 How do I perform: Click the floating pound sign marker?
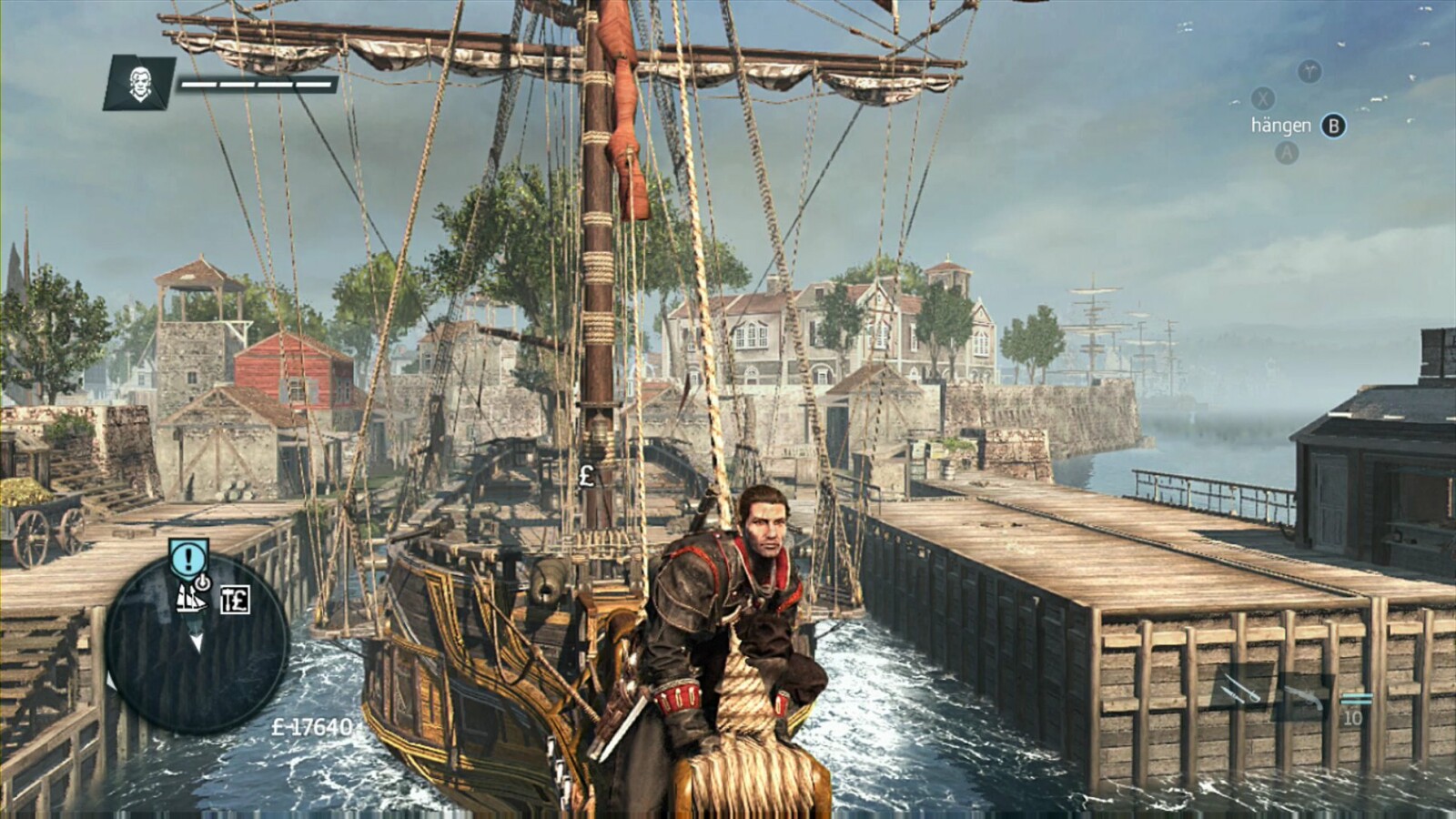[587, 474]
